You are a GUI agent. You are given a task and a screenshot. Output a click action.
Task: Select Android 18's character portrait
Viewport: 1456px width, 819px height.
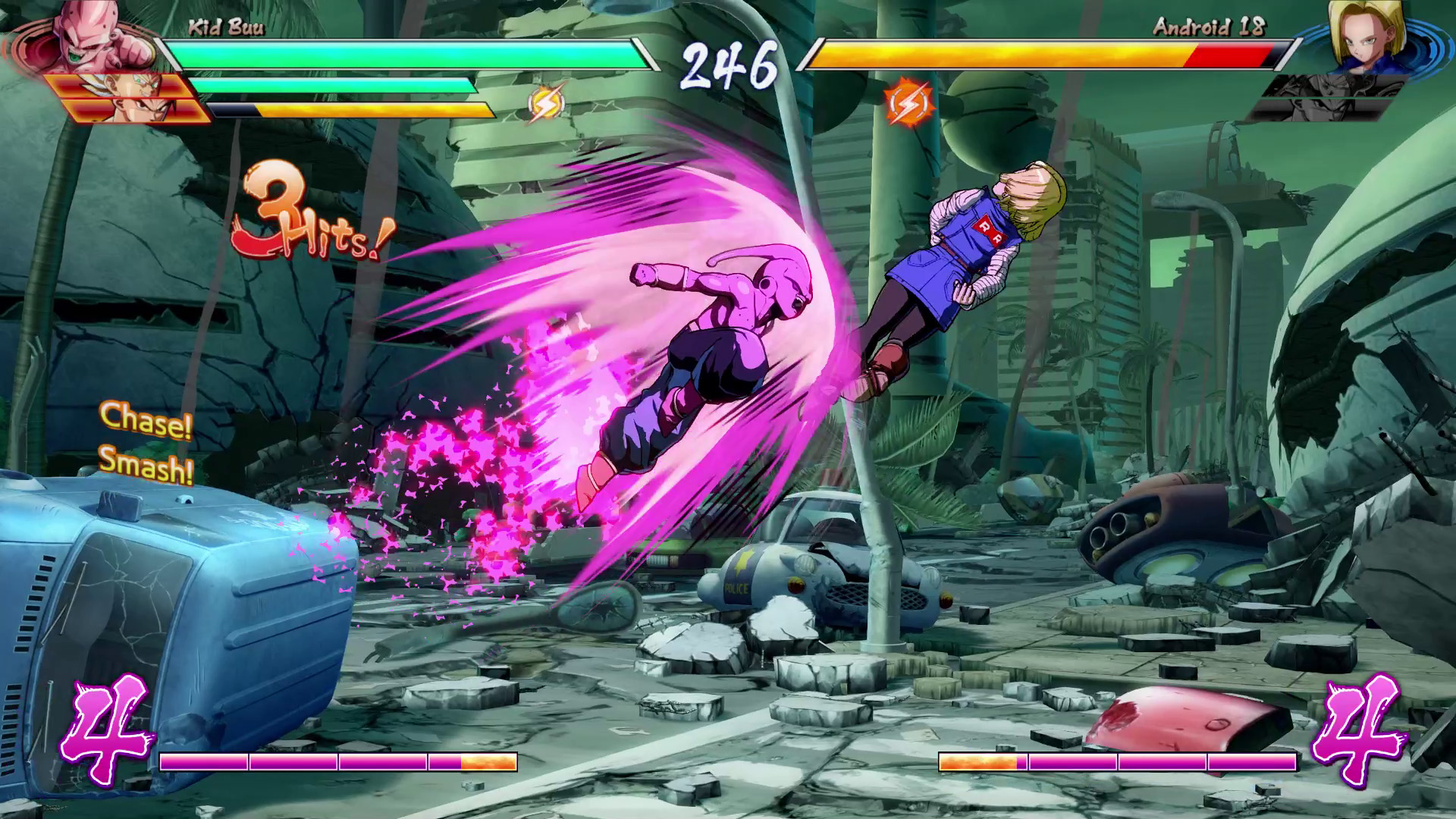[1361, 36]
